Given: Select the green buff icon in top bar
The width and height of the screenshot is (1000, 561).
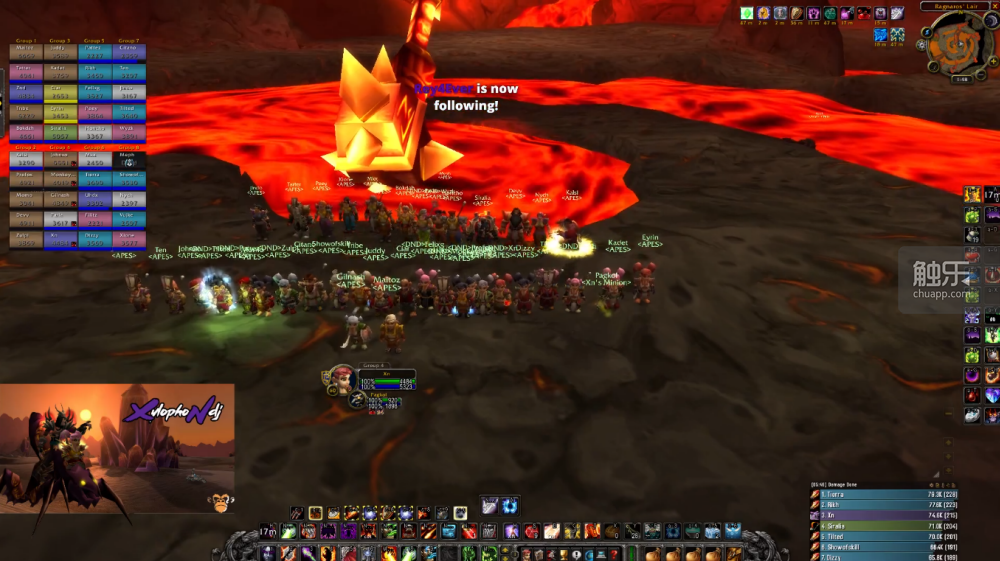Looking at the screenshot, I should pos(746,13).
